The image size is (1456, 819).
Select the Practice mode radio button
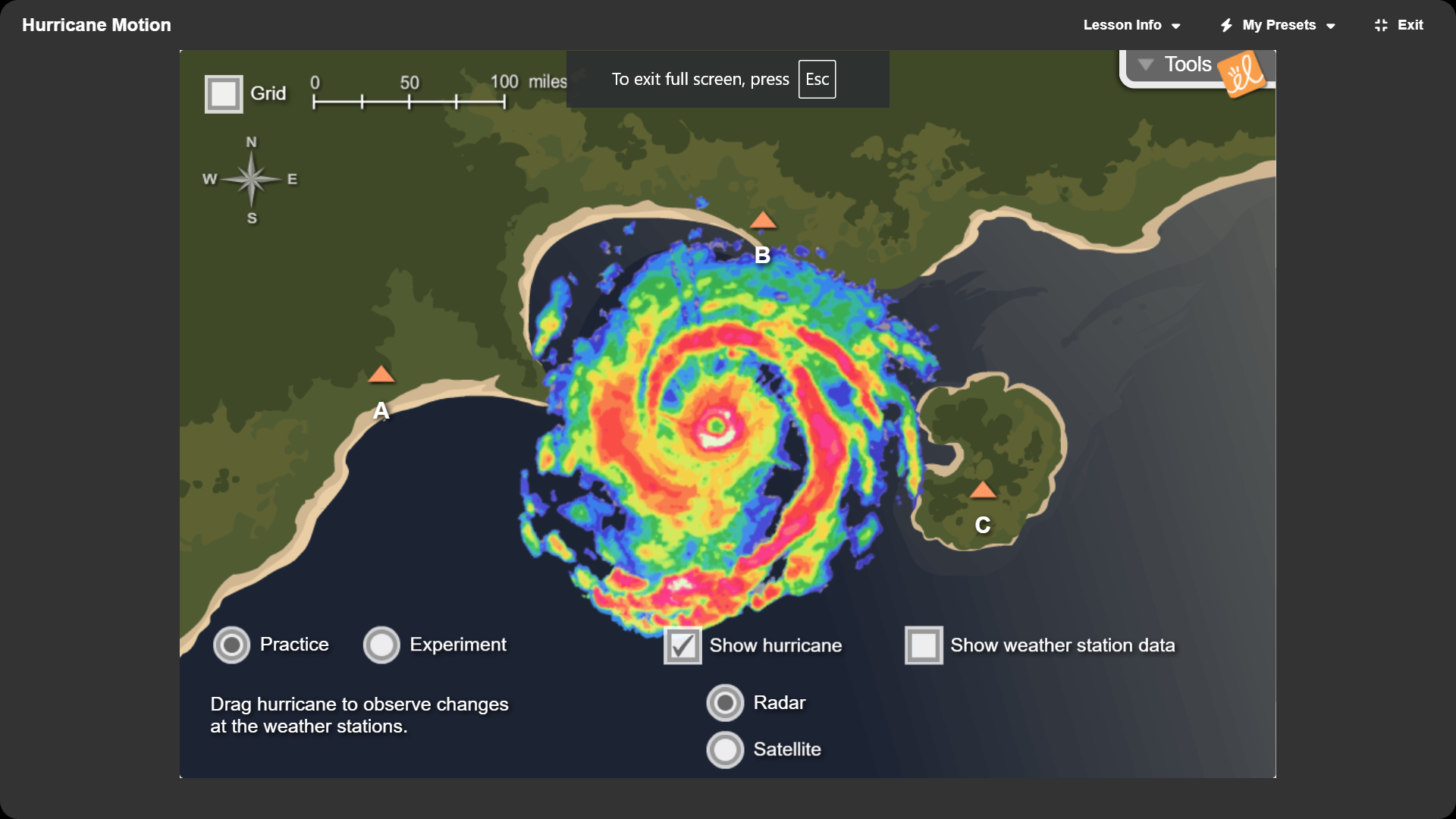(x=231, y=645)
